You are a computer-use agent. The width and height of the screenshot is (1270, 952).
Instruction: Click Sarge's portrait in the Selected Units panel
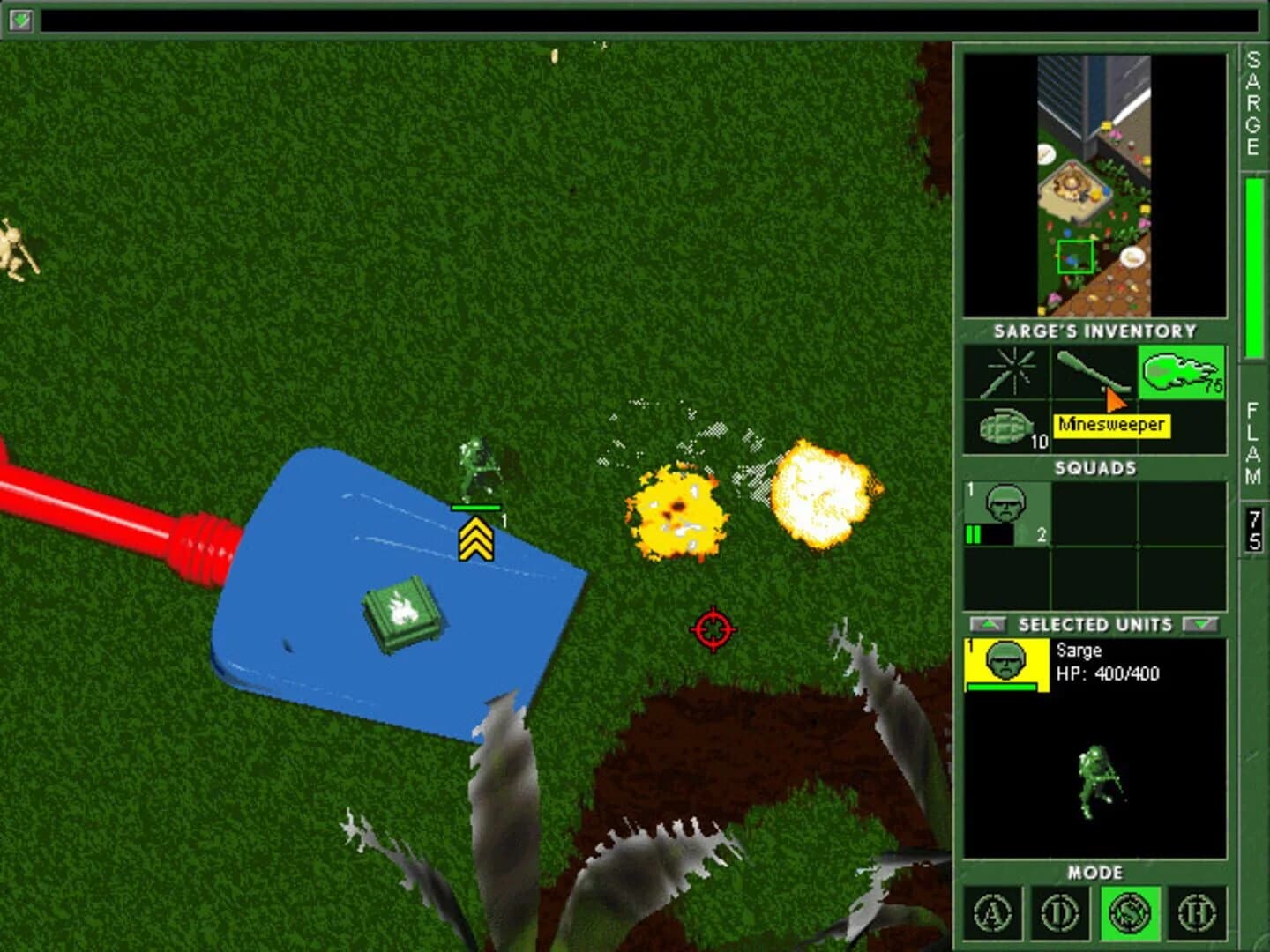[x=1005, y=662]
